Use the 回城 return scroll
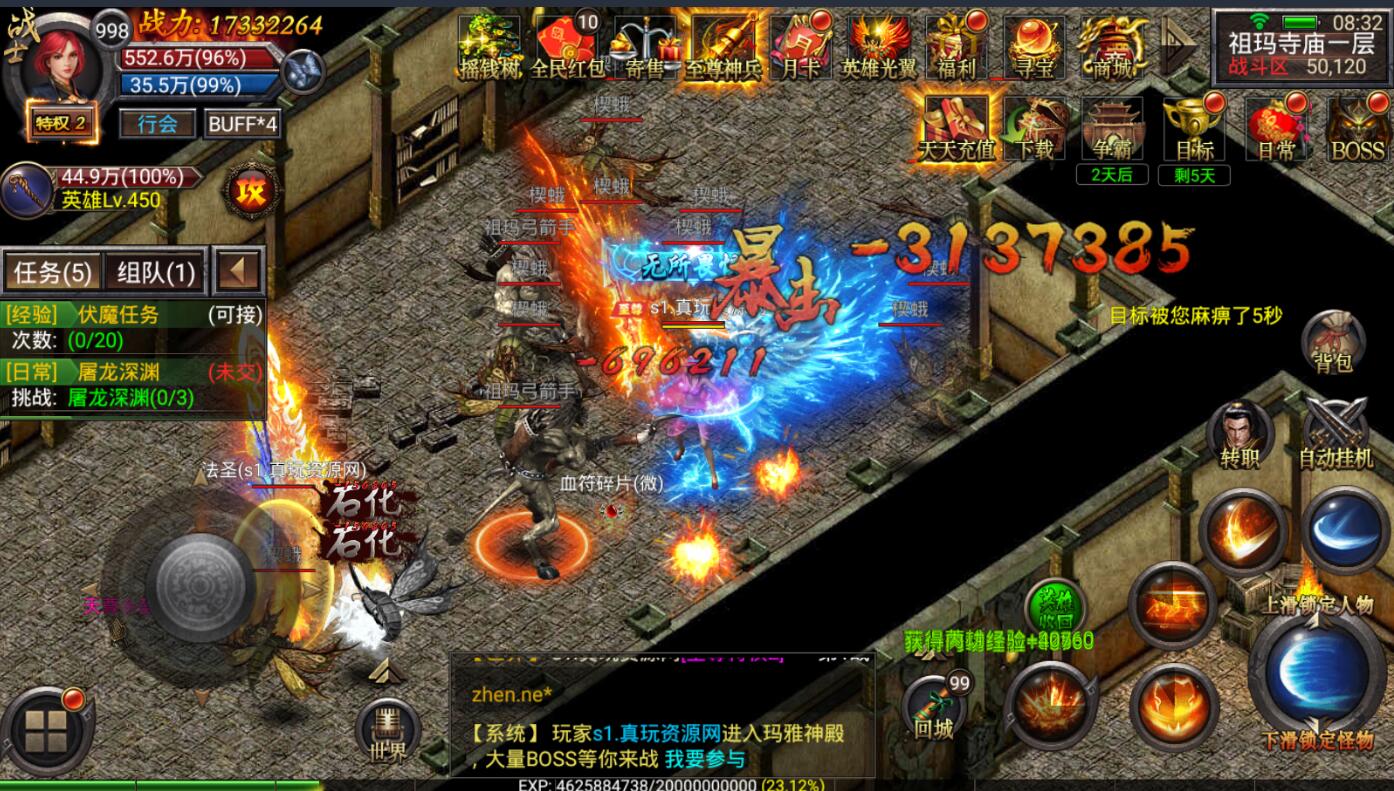 click(935, 707)
